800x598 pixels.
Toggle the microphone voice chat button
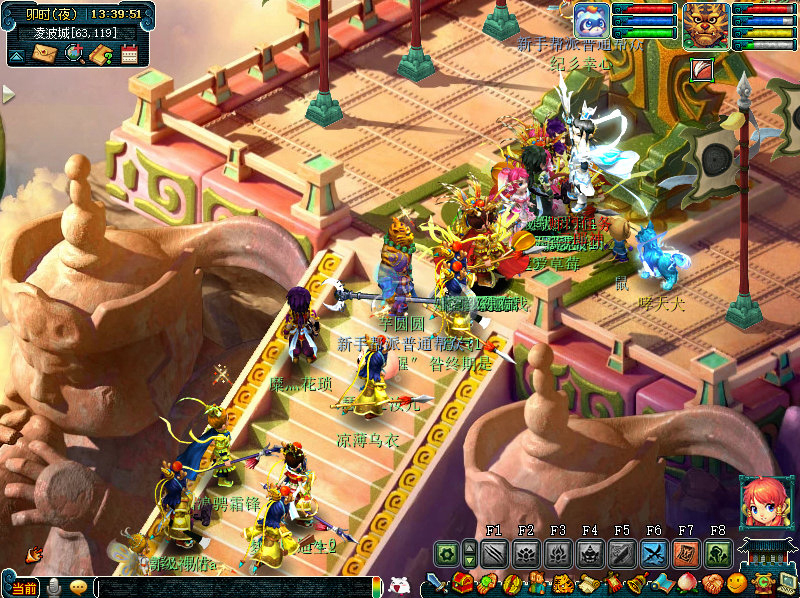tap(54, 587)
